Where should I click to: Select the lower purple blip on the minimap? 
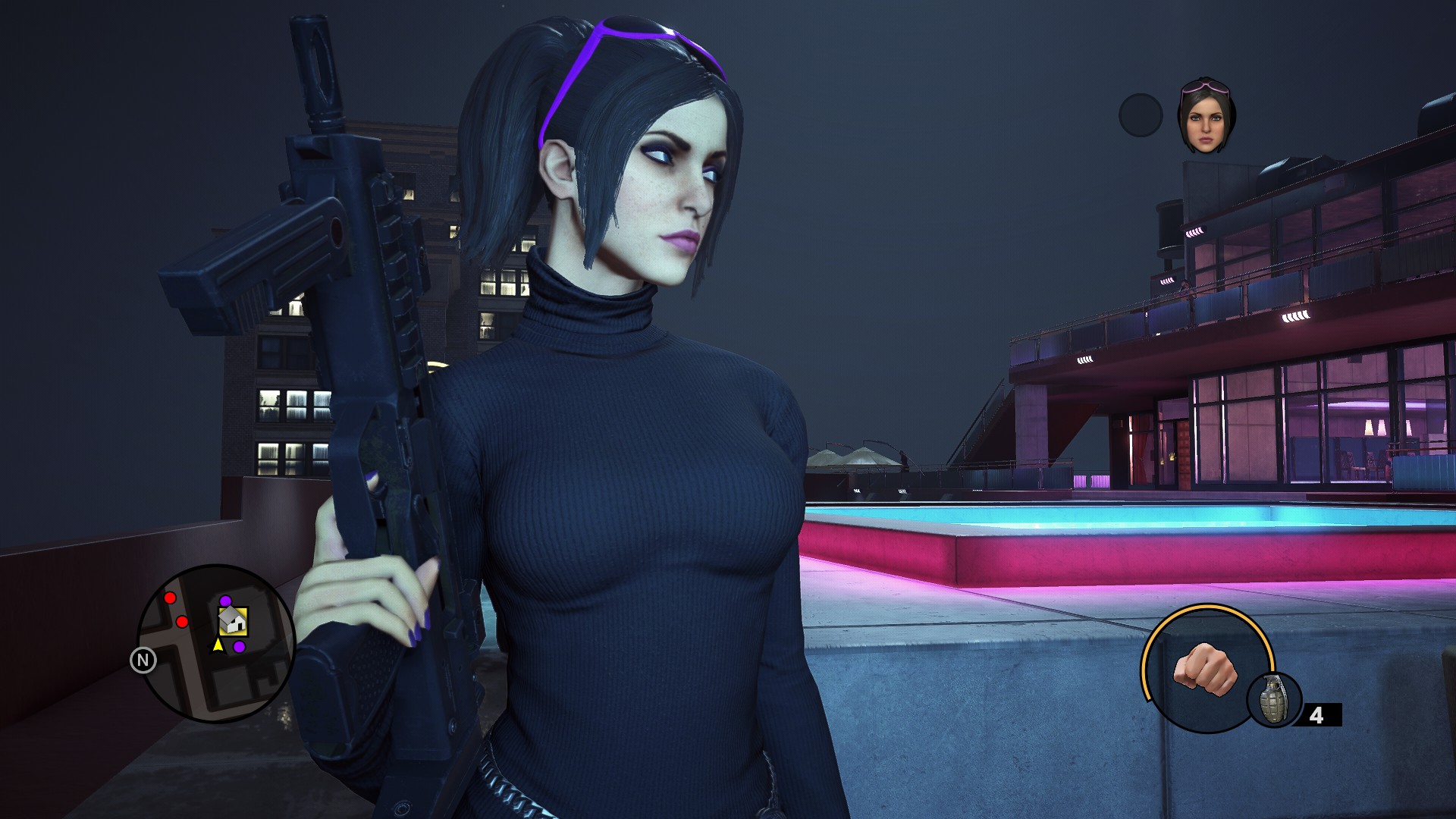[240, 646]
